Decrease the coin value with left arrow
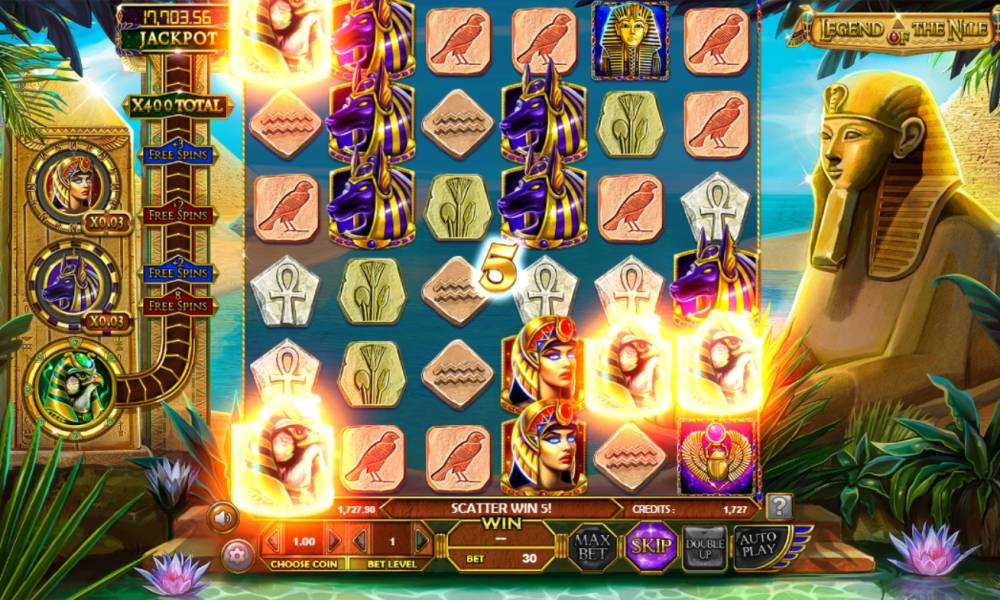The image size is (1000, 600). (271, 542)
